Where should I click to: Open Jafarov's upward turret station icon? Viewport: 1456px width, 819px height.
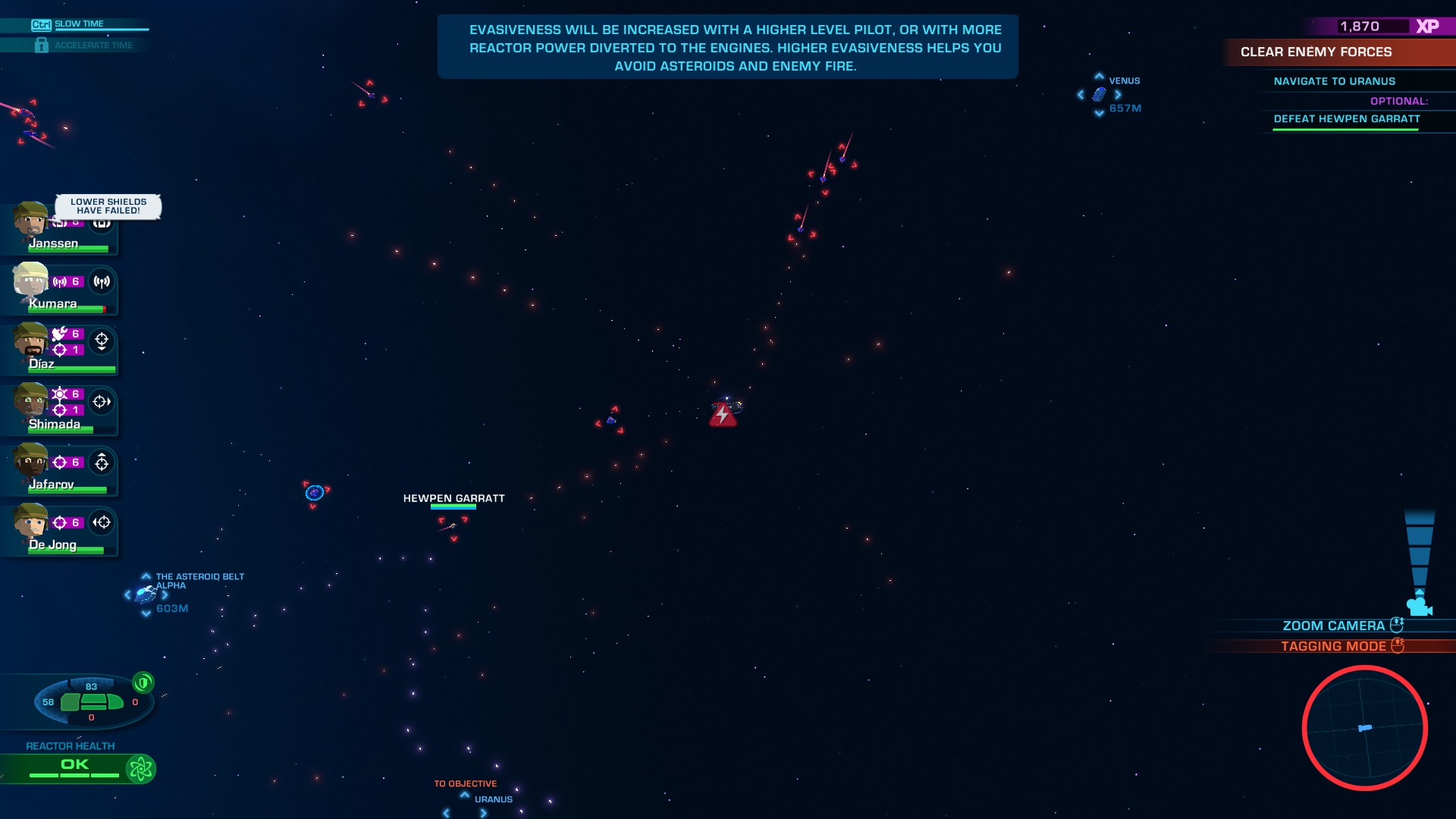tap(102, 462)
